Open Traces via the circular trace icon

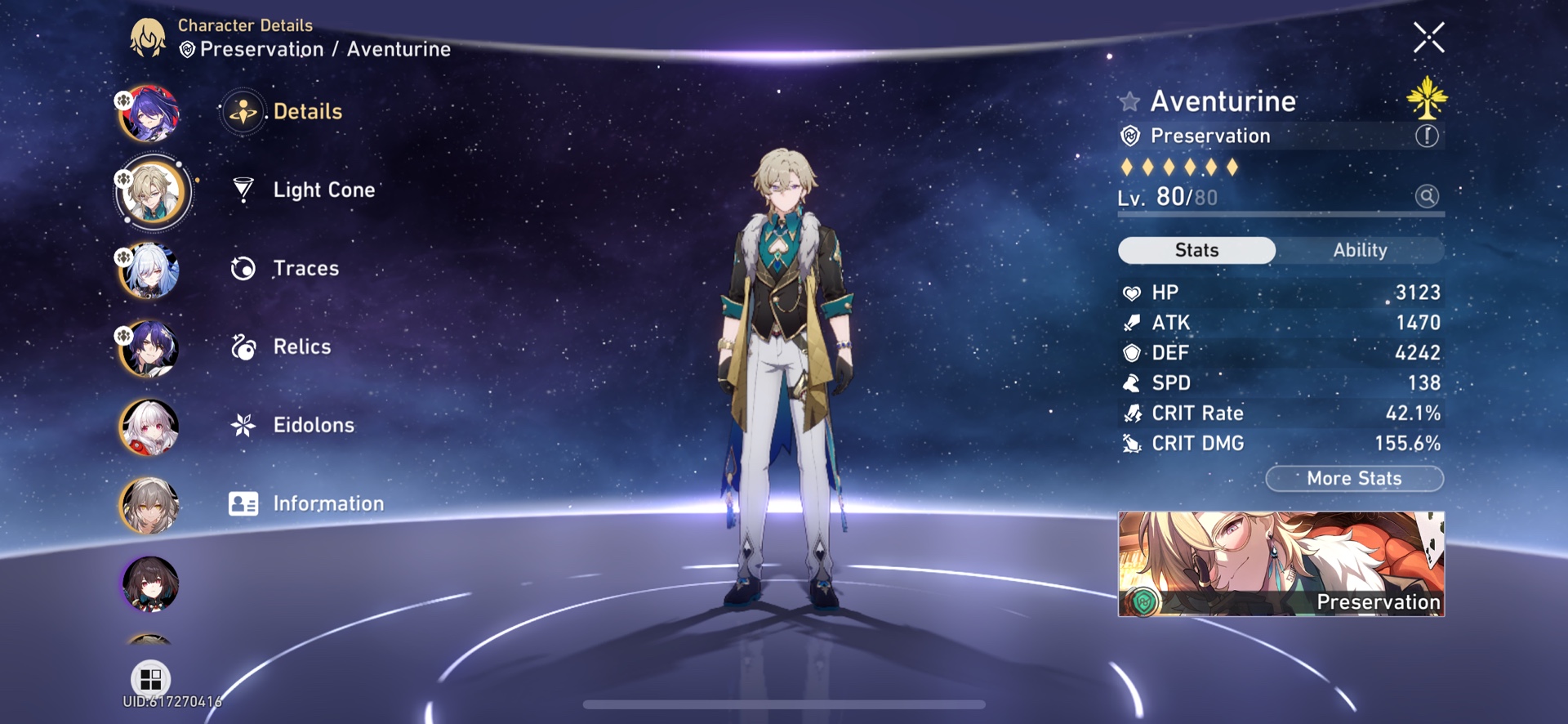pos(243,267)
